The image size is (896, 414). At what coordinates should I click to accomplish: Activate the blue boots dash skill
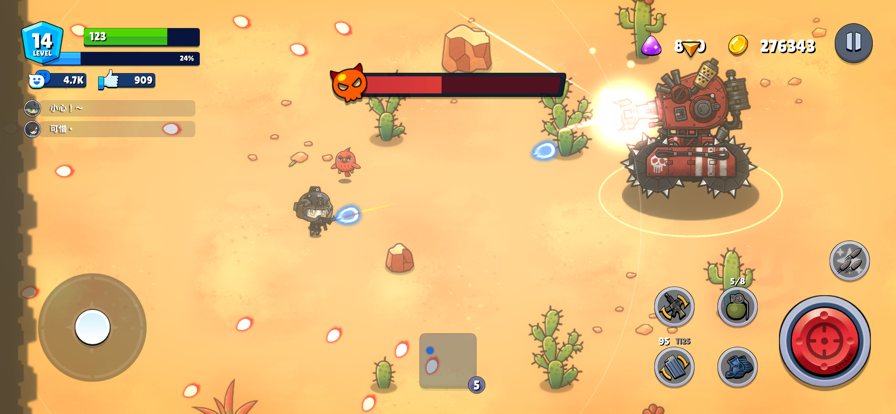(737, 367)
